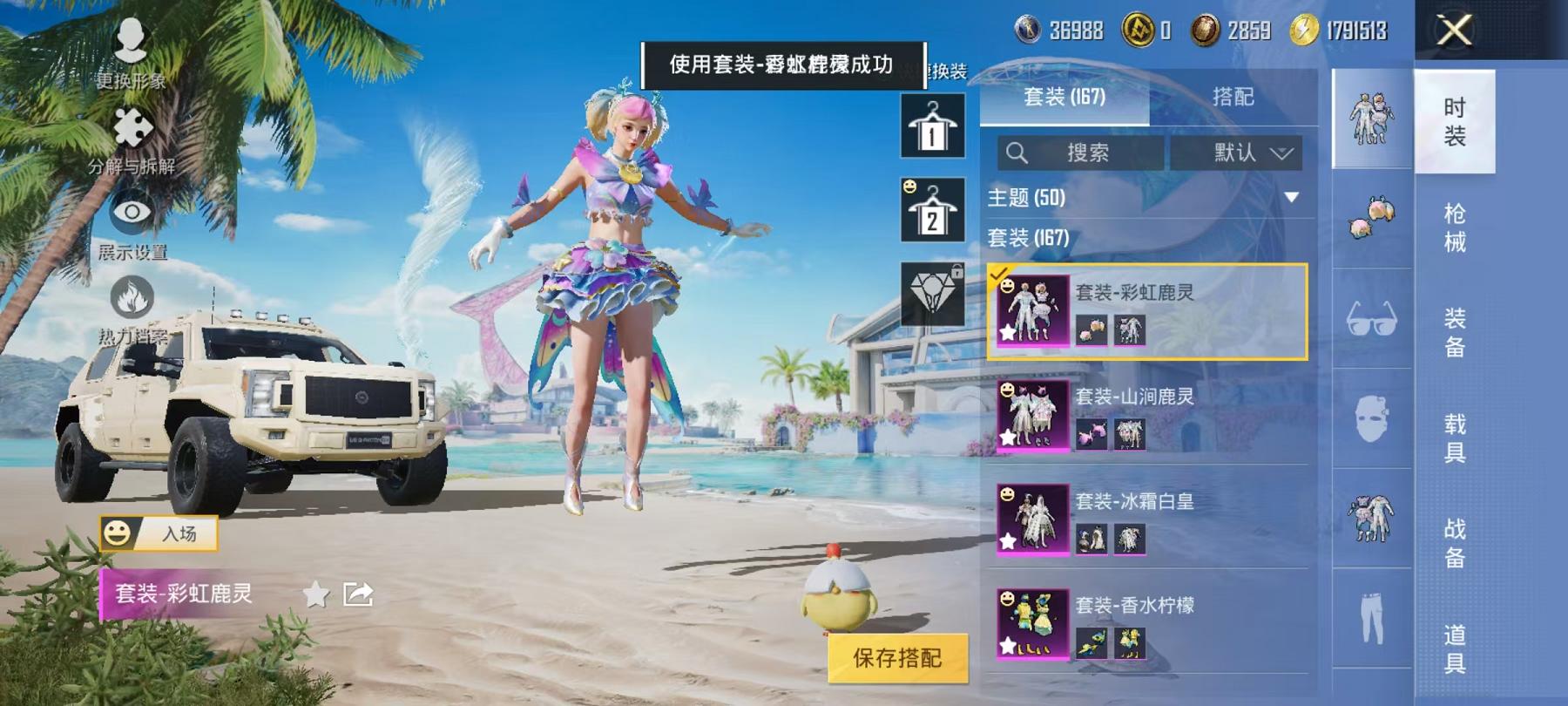Share the 彩虹鹿灵 outfit
The image size is (1568, 706).
(x=357, y=593)
